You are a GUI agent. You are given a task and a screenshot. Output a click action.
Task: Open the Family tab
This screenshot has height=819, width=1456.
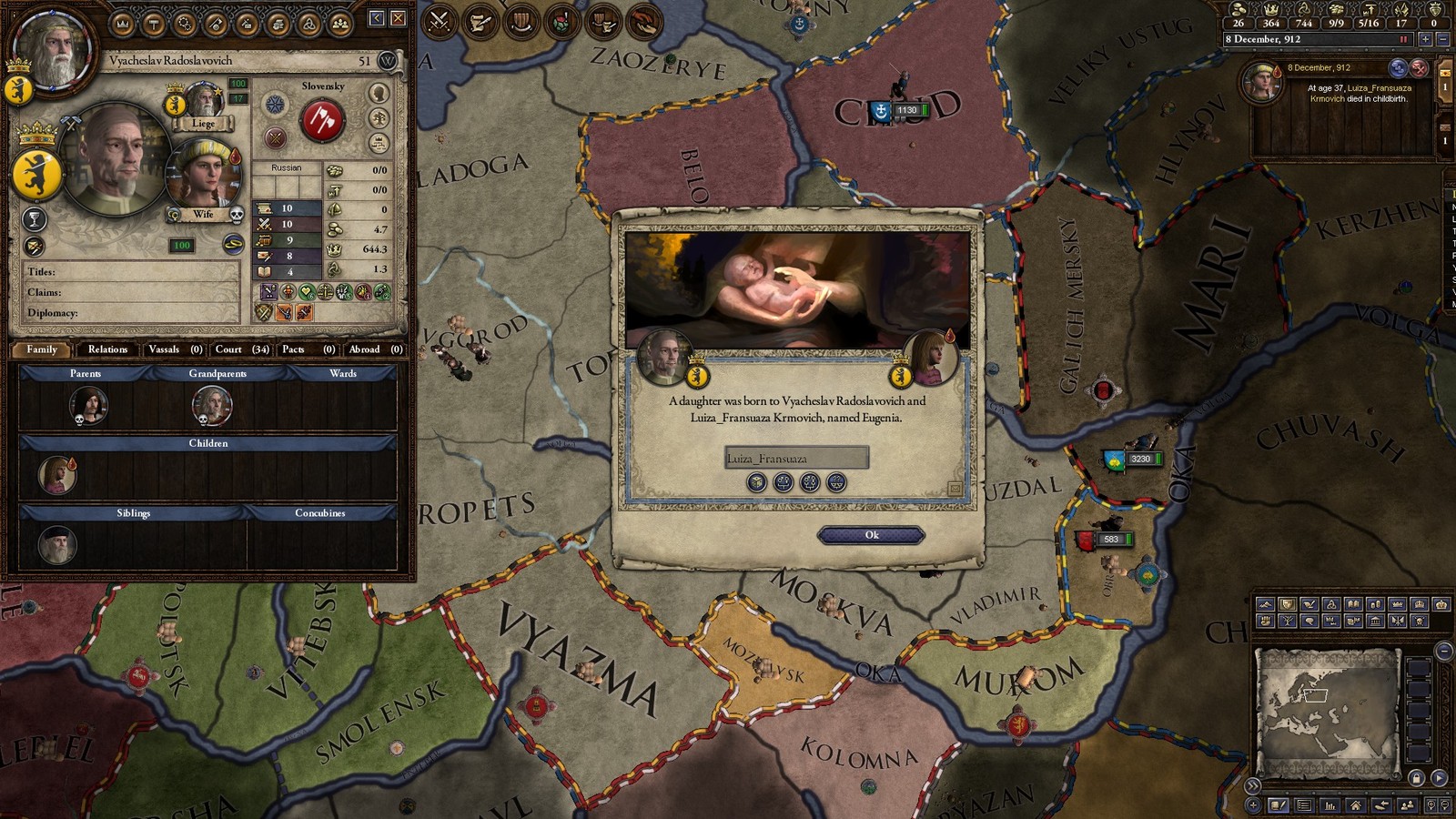[42, 349]
